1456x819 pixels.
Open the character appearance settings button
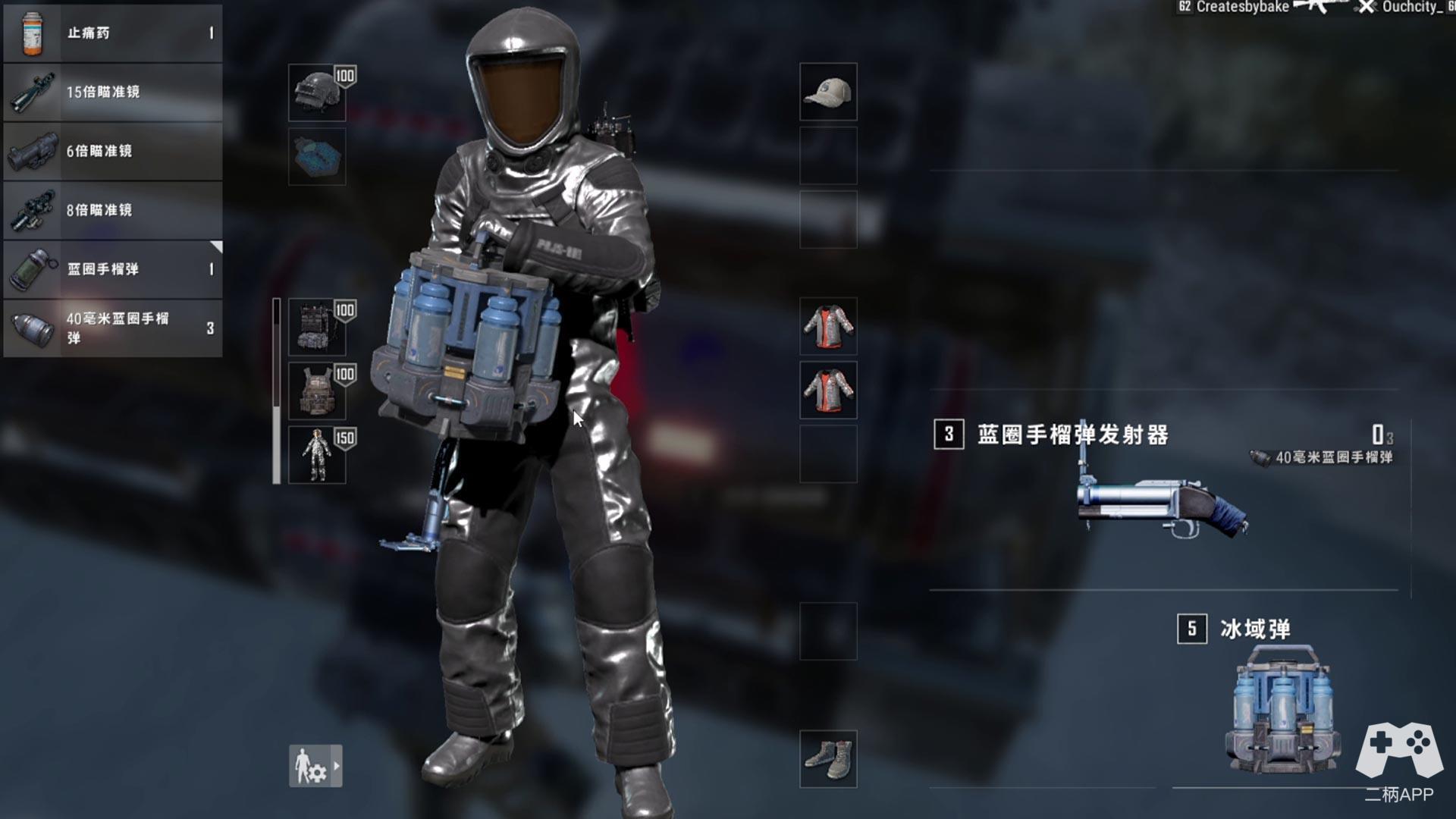click(315, 766)
